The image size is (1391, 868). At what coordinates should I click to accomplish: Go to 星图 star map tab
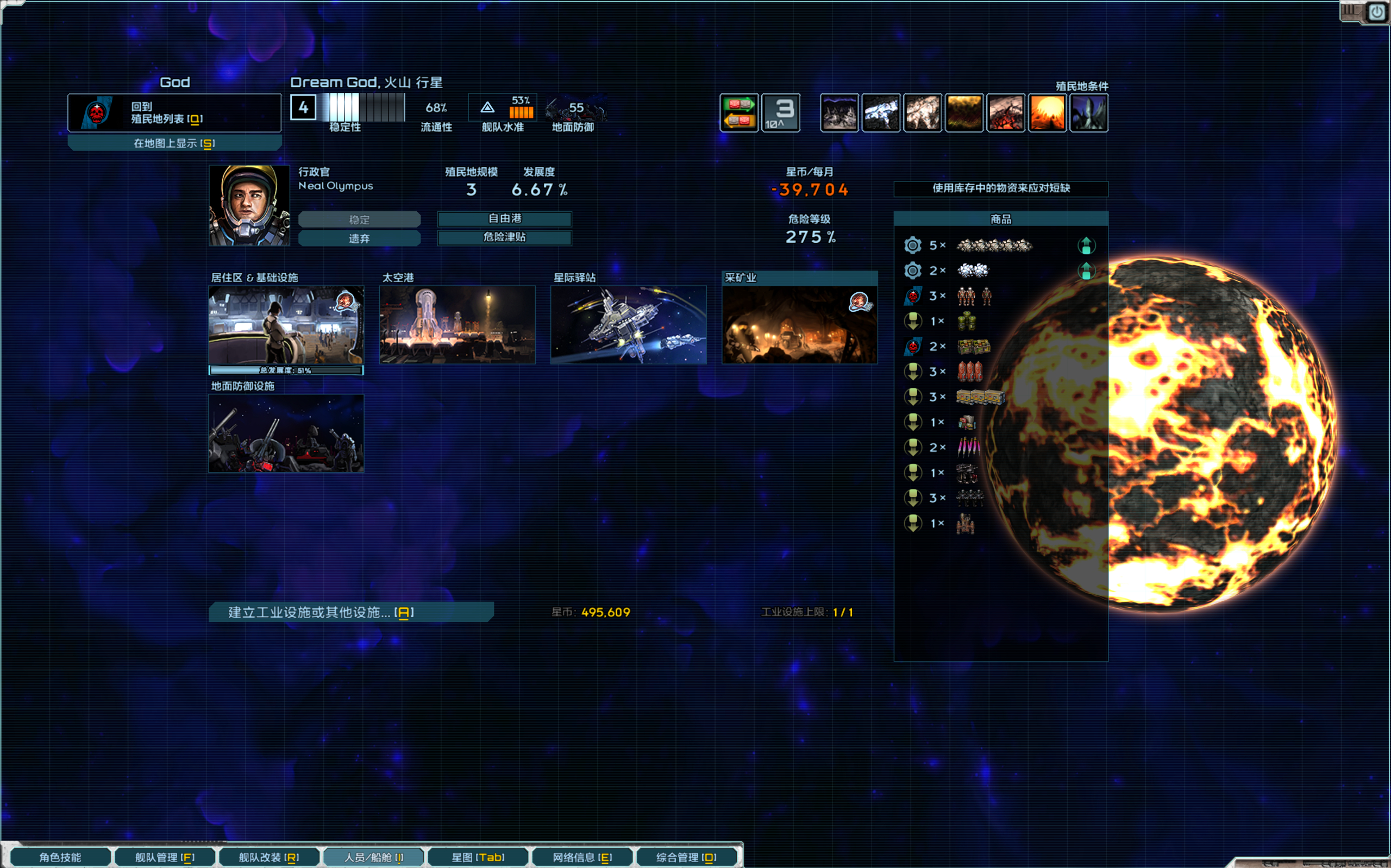(478, 857)
